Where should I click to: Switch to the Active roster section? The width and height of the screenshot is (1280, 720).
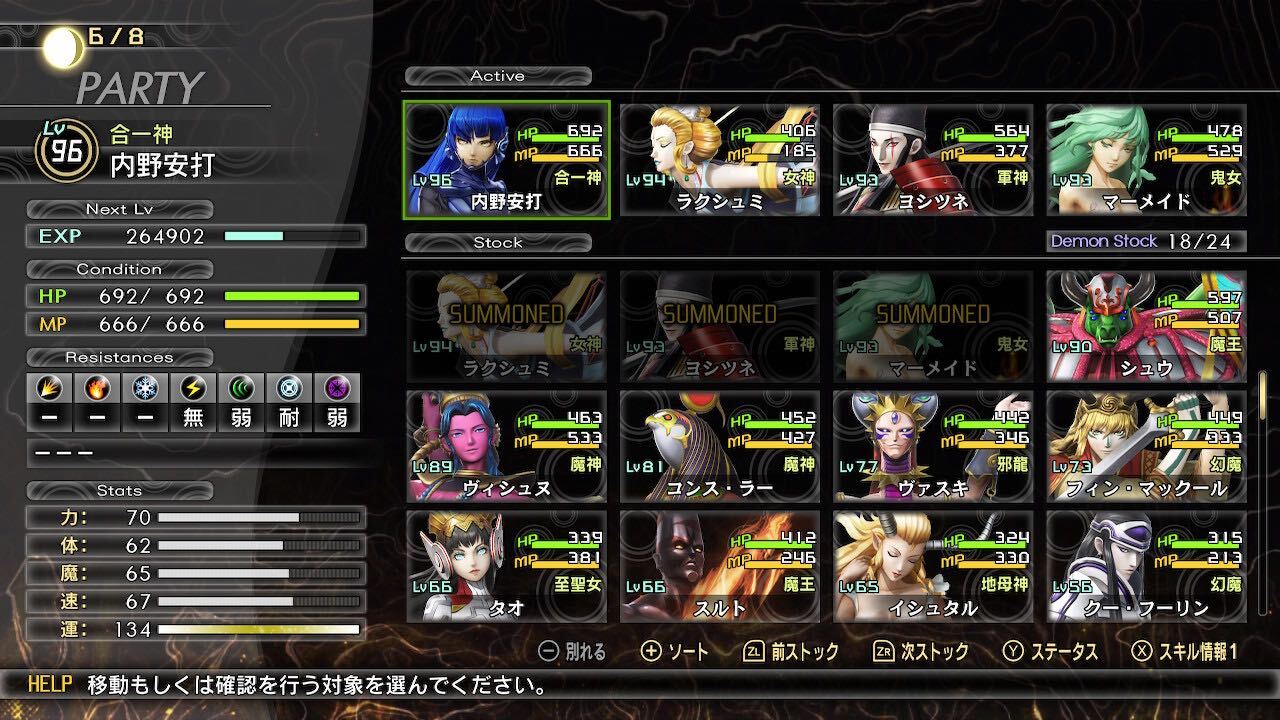pyautogui.click(x=498, y=75)
